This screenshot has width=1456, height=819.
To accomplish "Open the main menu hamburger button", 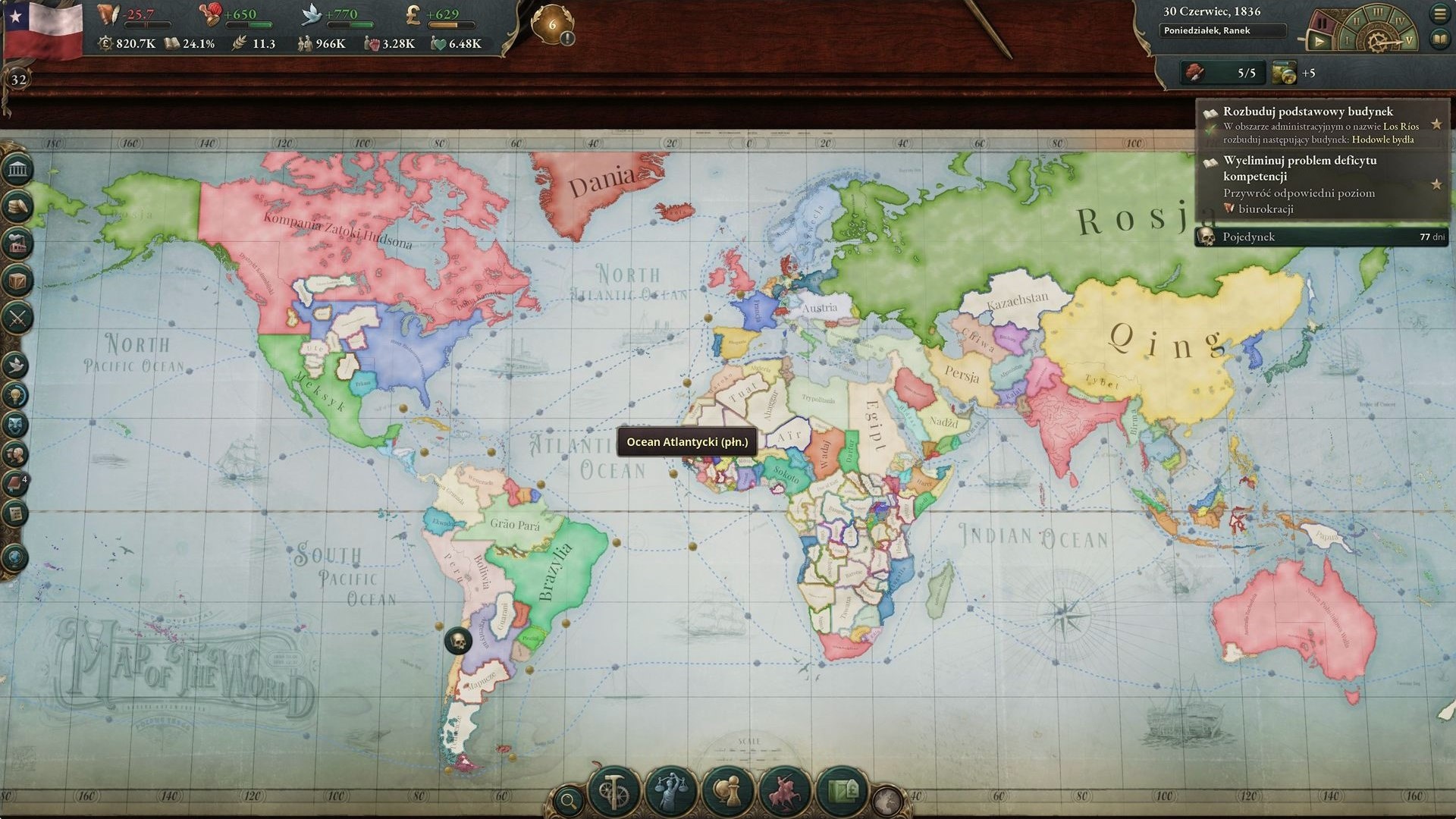I will pos(1439,14).
